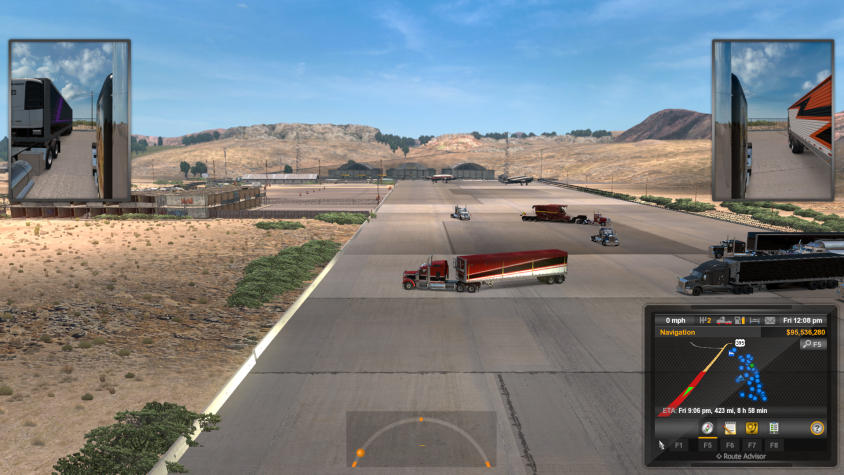Select the left side mirror view
Screen dimensions: 844x475
pyautogui.click(x=70, y=120)
